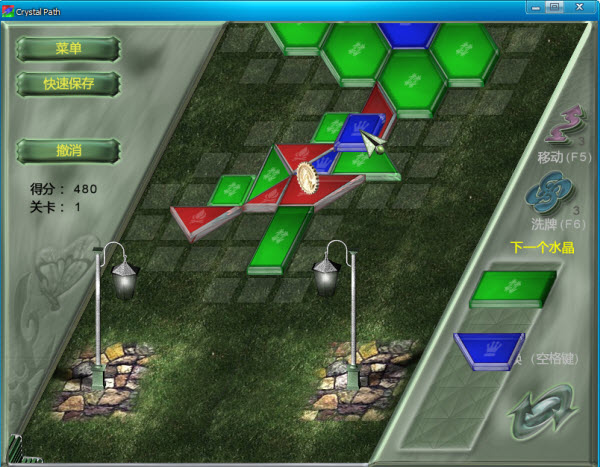Undo the last move with 撤消
This screenshot has width=600, height=467.
pyautogui.click(x=68, y=150)
